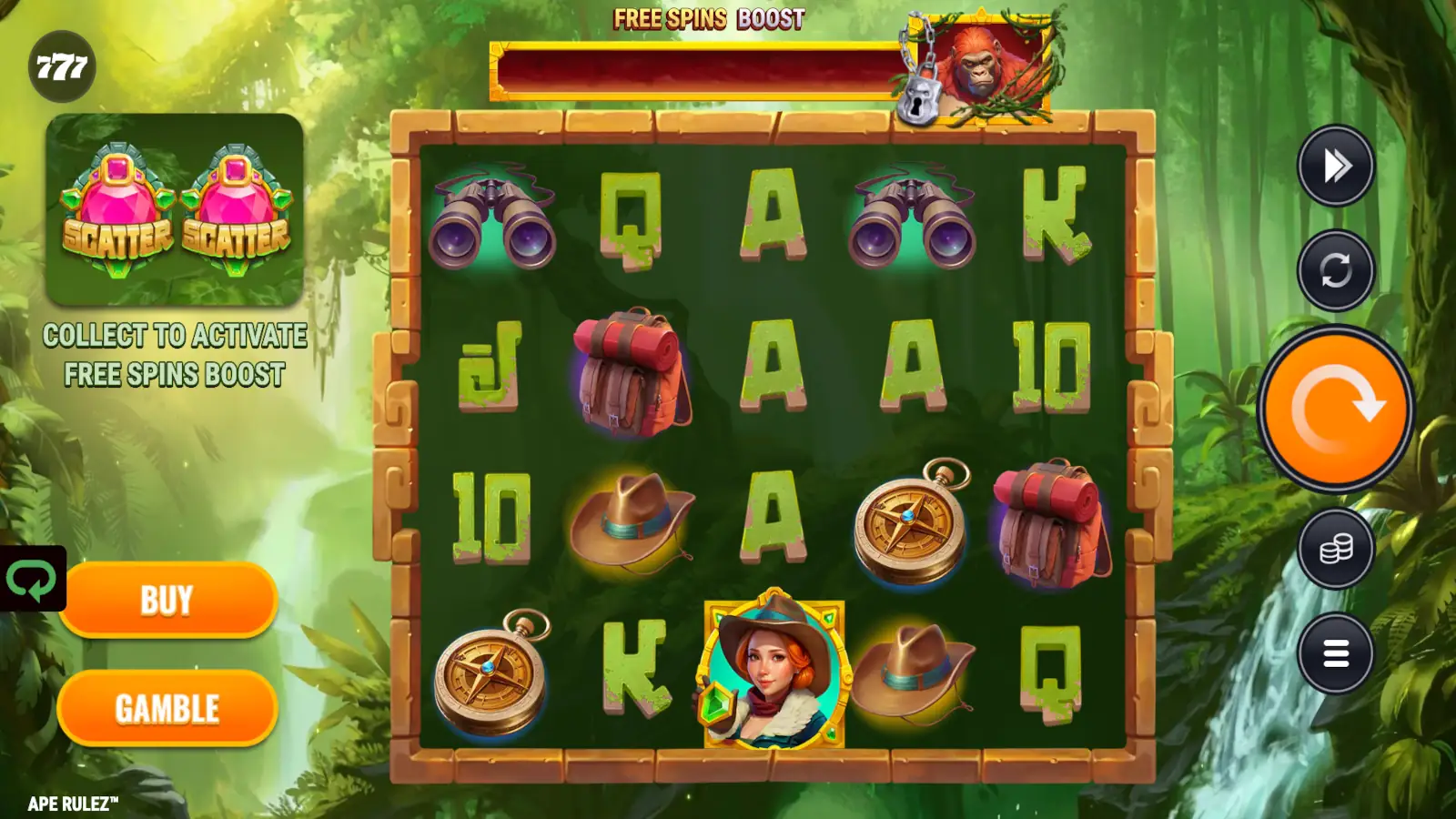
Task: Click the binoculars symbol on the first reel
Action: [494, 217]
